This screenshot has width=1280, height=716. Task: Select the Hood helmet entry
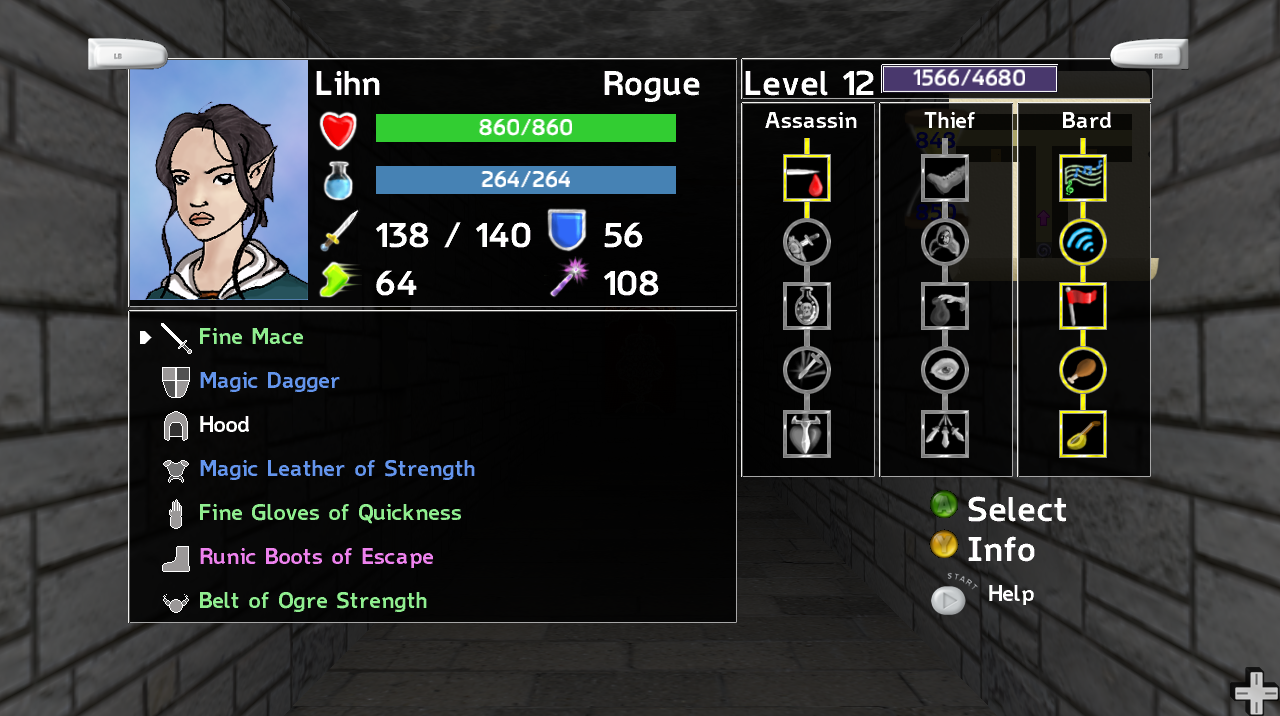[223, 425]
